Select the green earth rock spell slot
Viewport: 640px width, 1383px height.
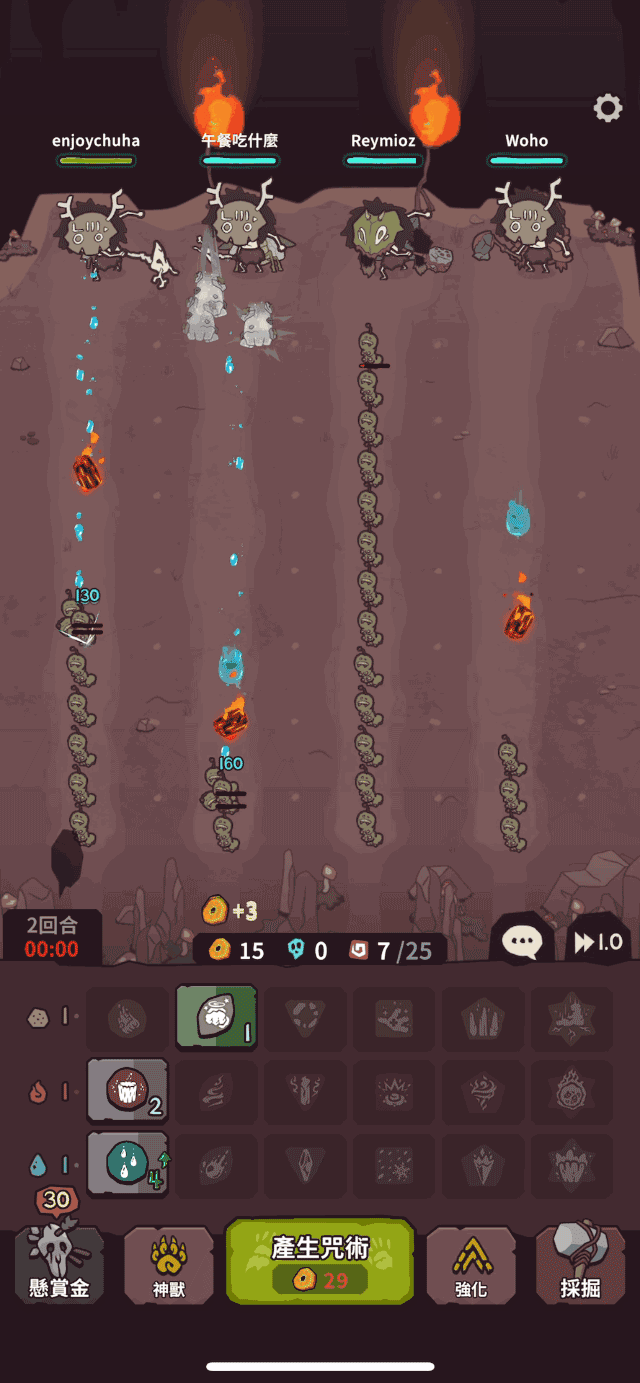(x=216, y=1018)
